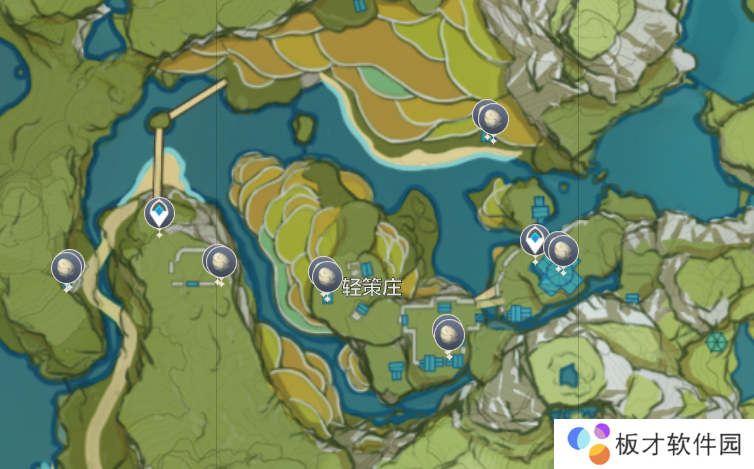
Task: Click the stone marker beside the 轻策庄 label
Action: coord(325,274)
